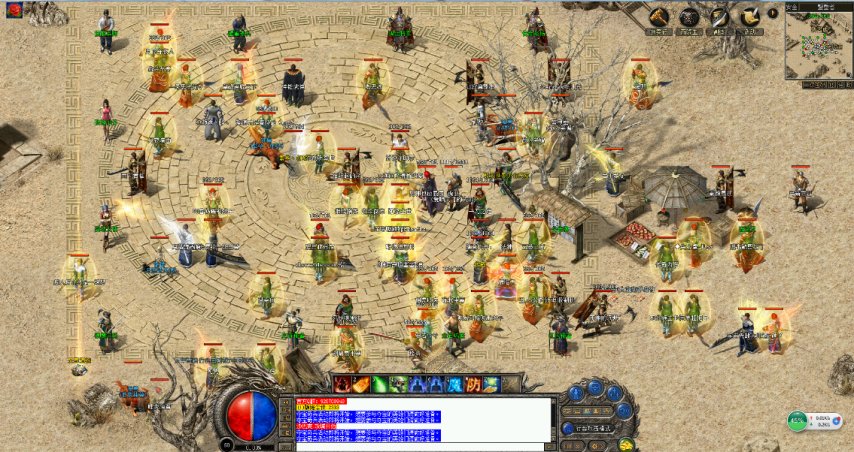Click the red rose icon
The image size is (854, 452).
pos(14,11)
